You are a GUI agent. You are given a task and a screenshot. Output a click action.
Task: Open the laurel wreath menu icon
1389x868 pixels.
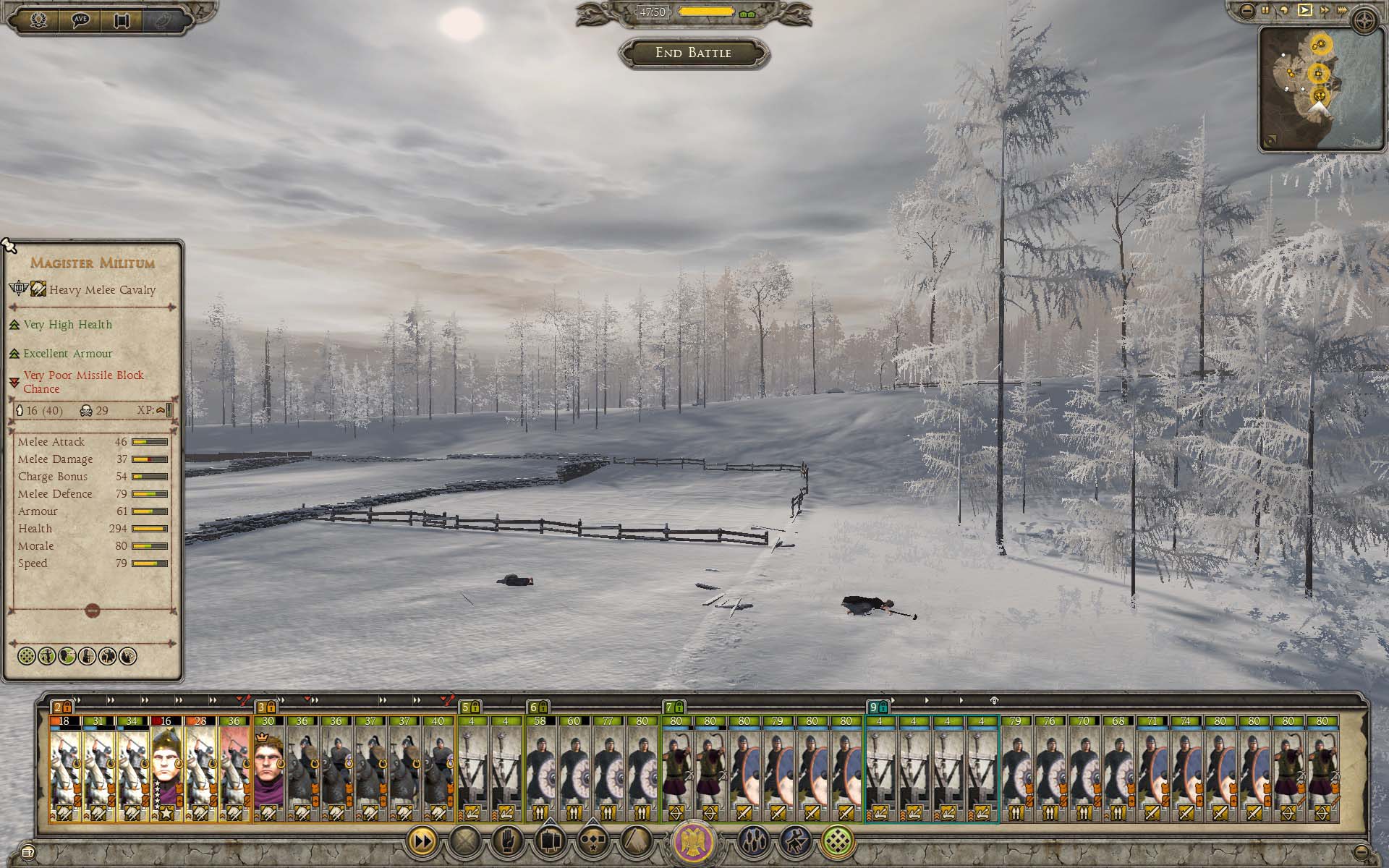coord(39,20)
